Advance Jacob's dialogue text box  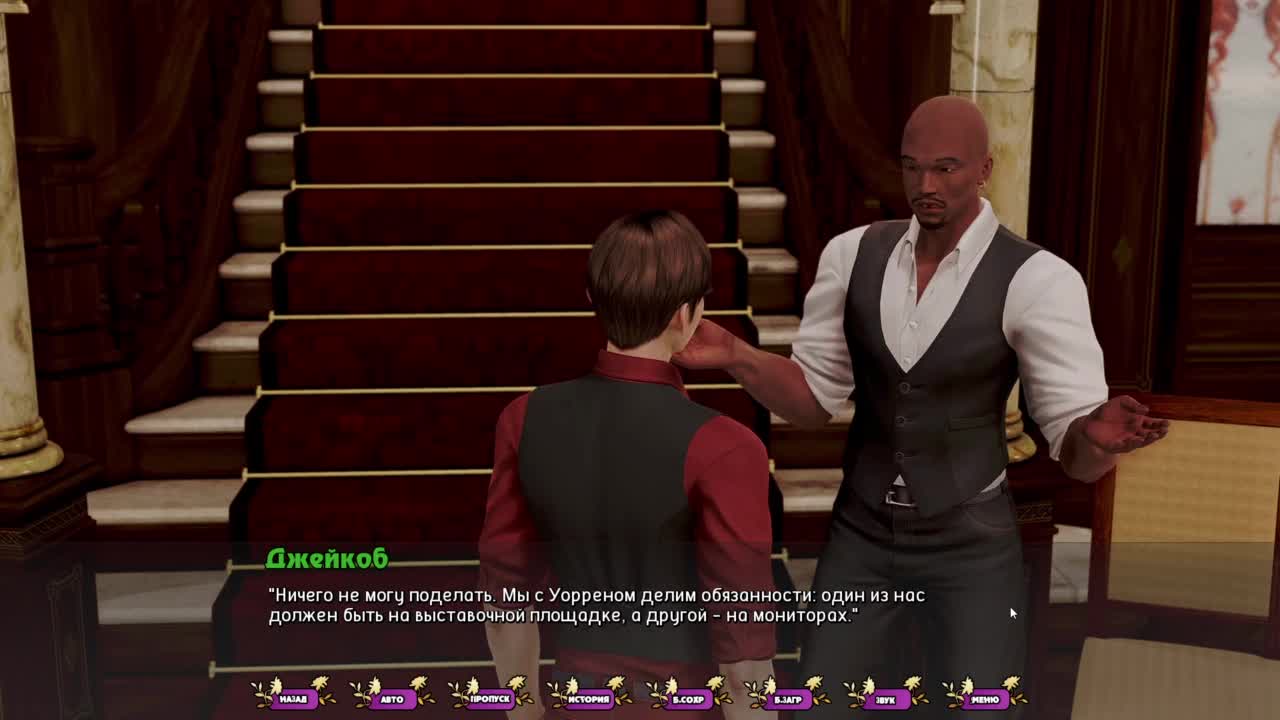(x=640, y=605)
